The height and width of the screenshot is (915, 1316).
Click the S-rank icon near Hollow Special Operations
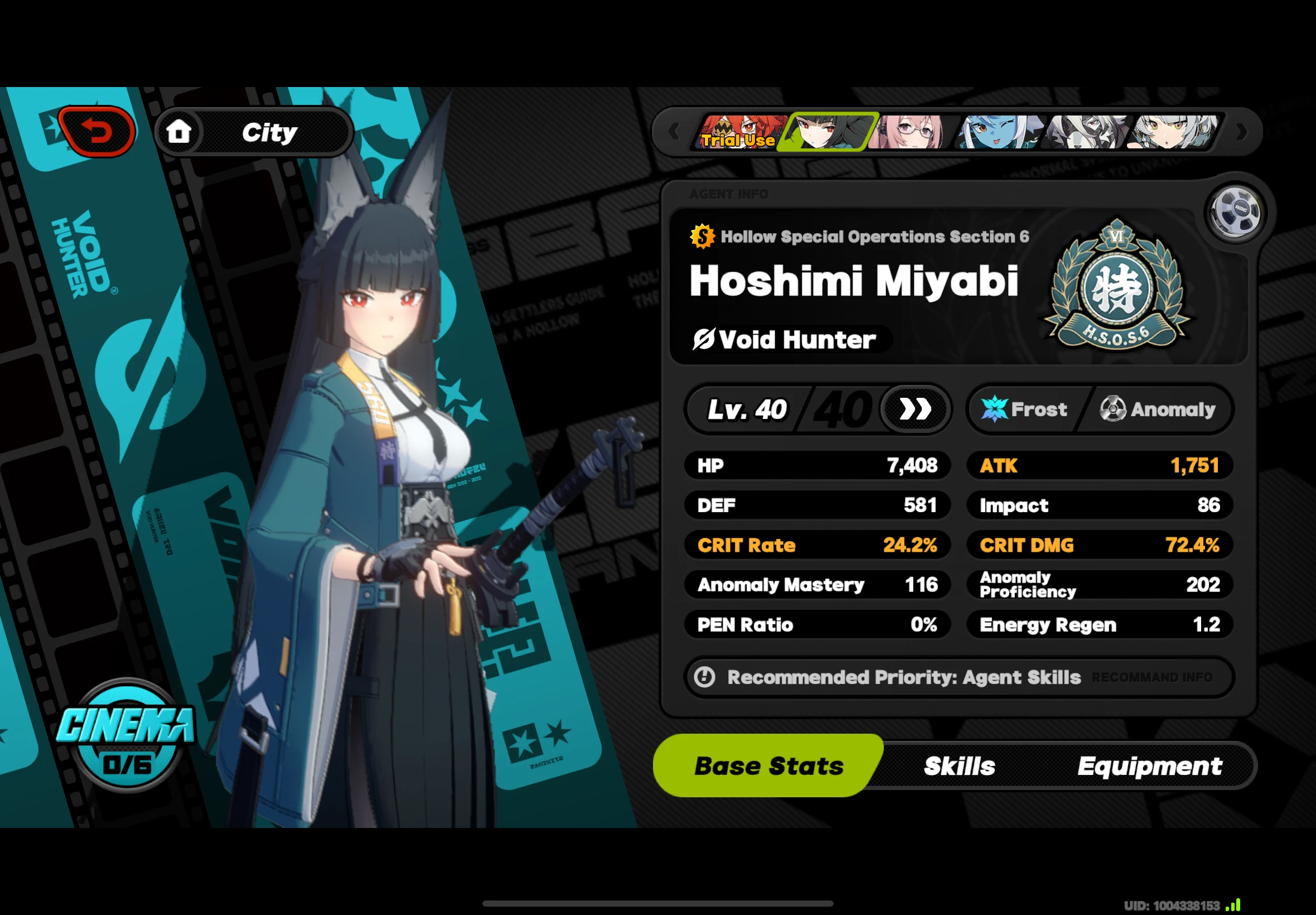tap(701, 235)
